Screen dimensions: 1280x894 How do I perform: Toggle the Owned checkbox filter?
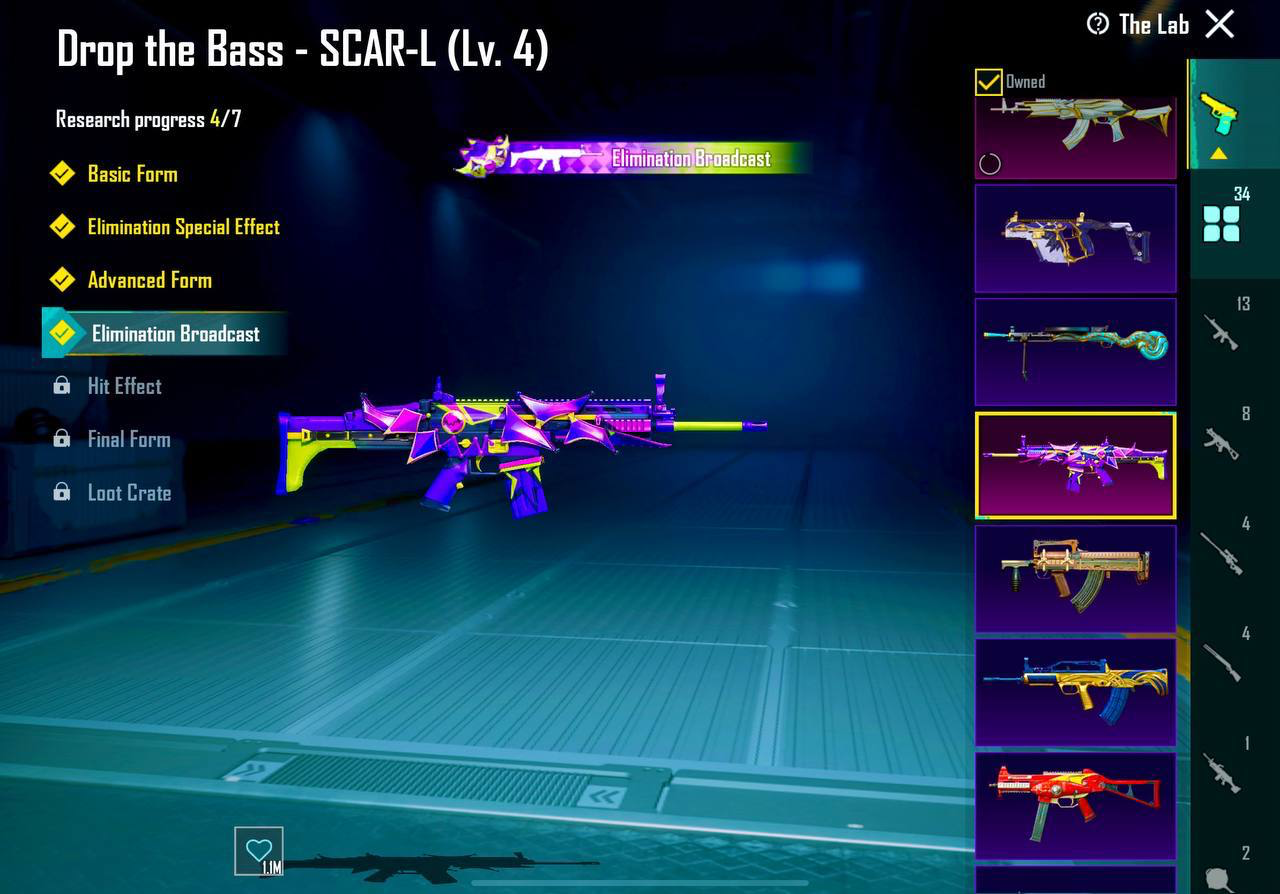989,82
